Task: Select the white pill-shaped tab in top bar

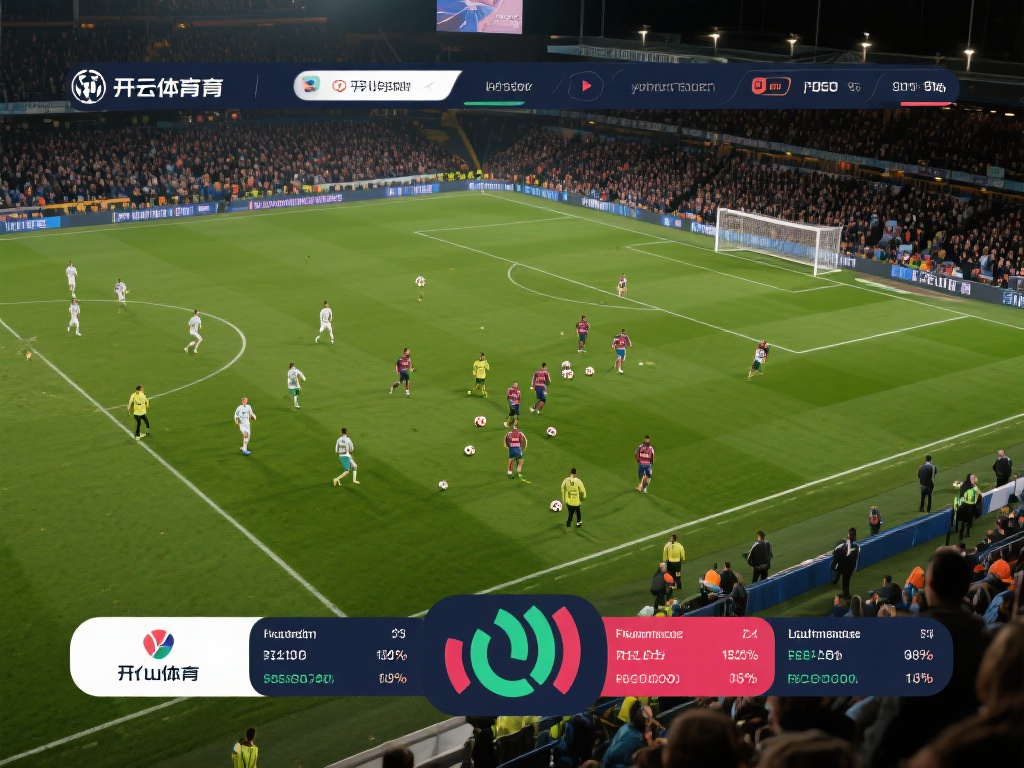Action: tap(376, 86)
